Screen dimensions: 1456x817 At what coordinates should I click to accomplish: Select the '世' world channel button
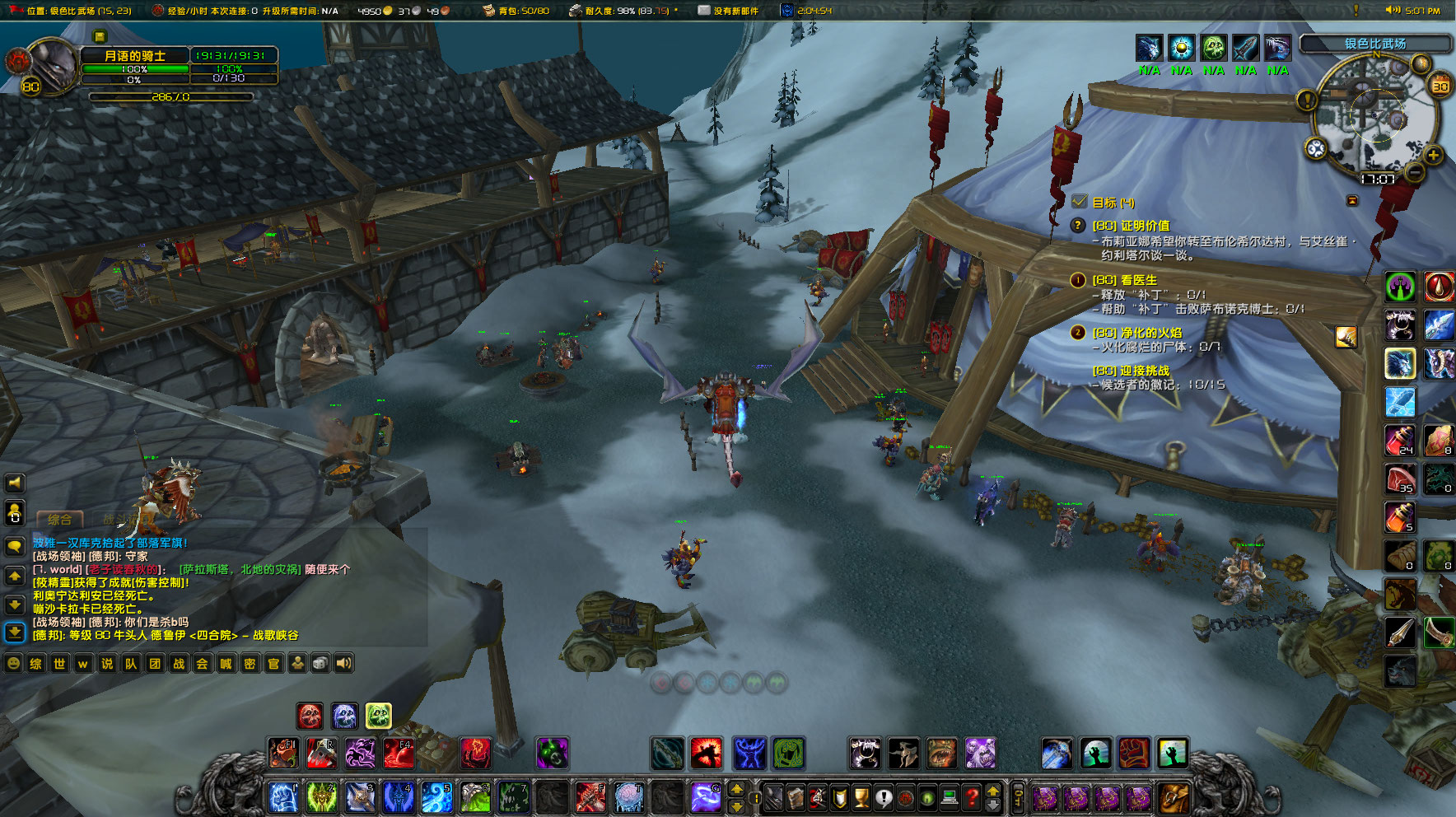59,663
